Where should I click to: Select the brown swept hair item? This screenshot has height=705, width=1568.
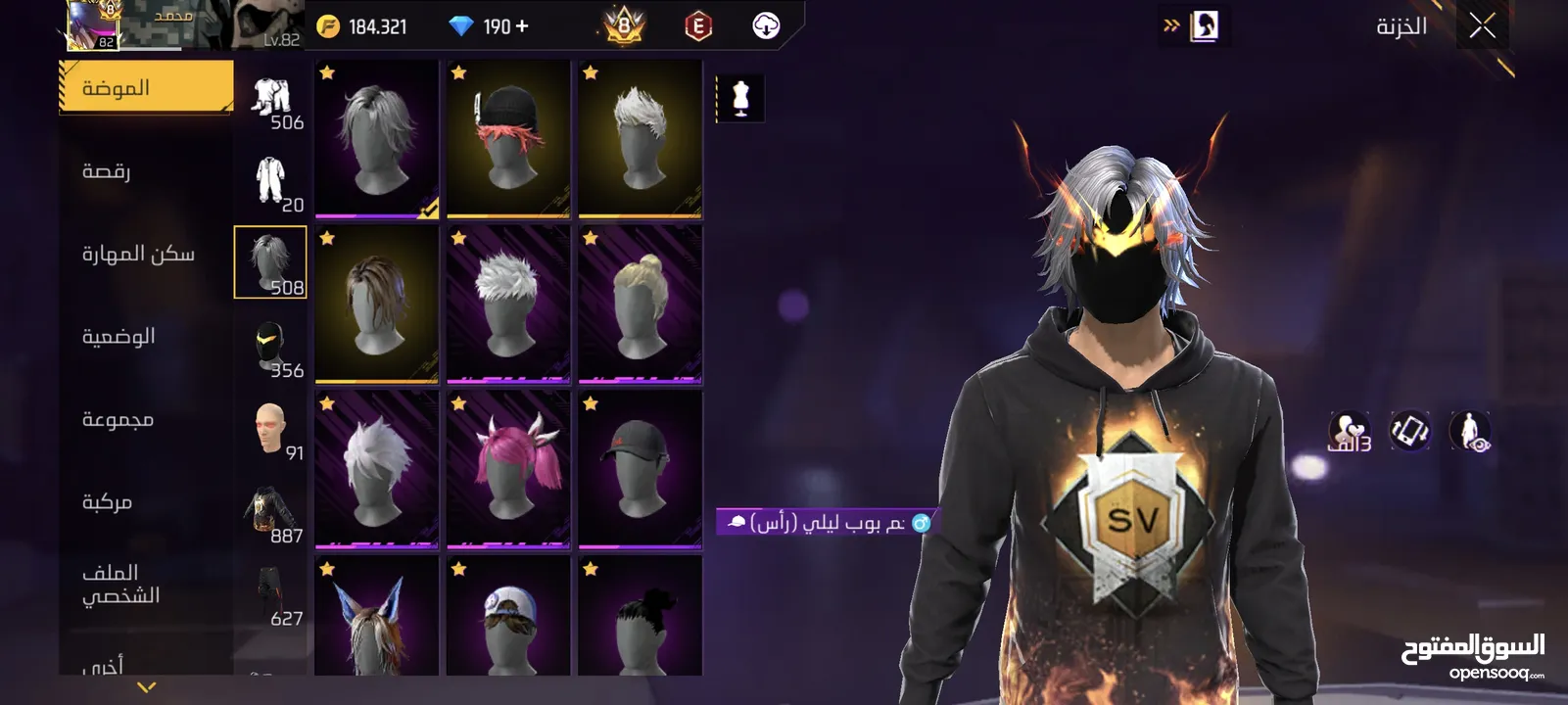[377, 305]
